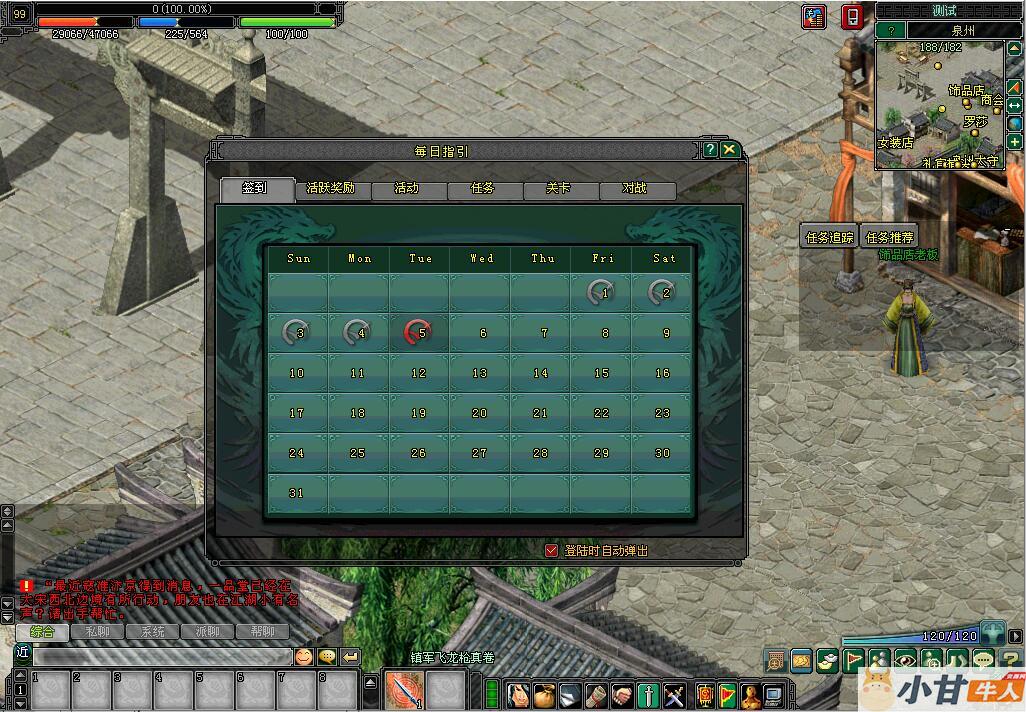Switch to the 关卡 tab
The height and width of the screenshot is (712, 1026).
point(559,189)
